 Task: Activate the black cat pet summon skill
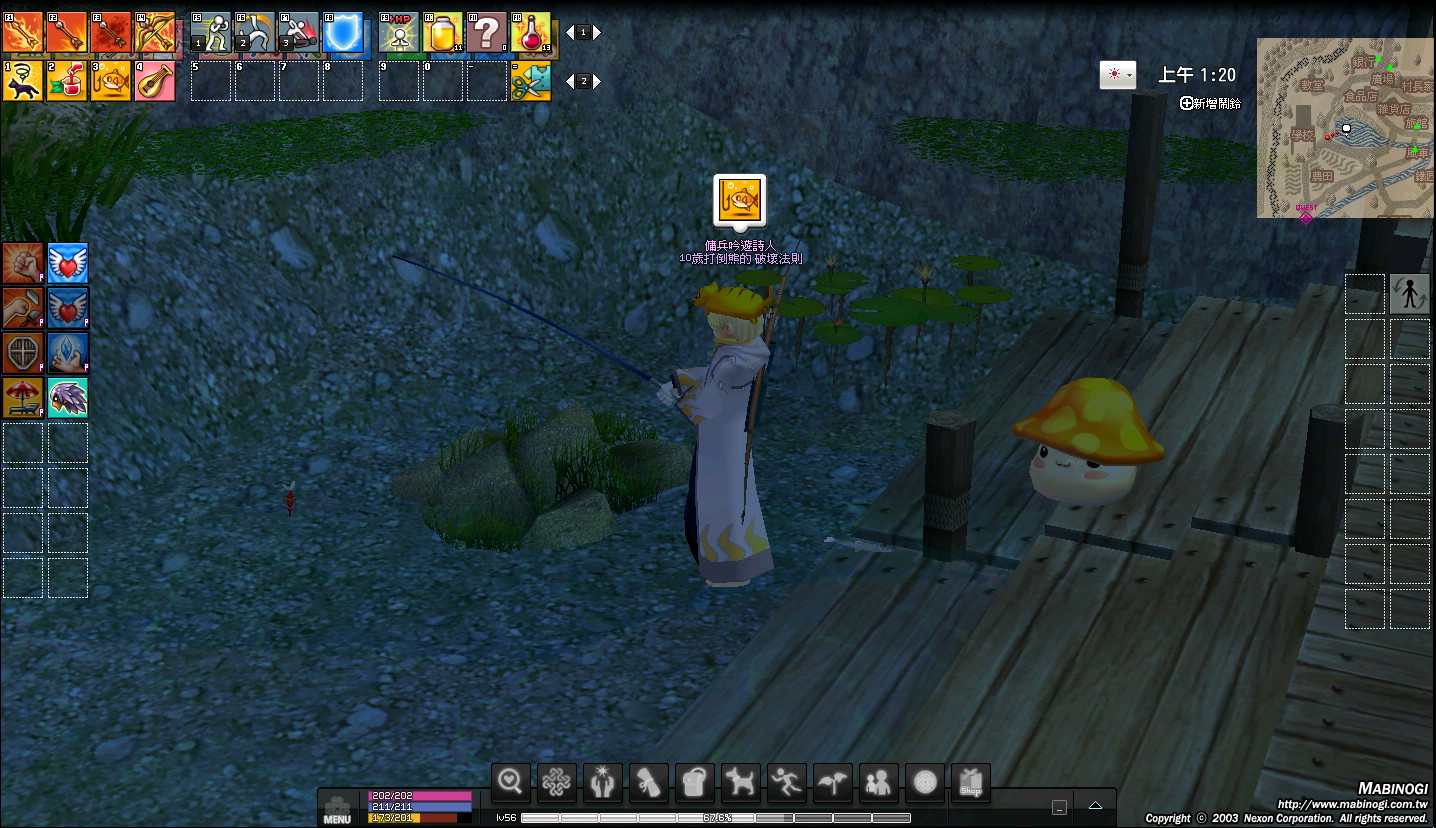tap(22, 81)
